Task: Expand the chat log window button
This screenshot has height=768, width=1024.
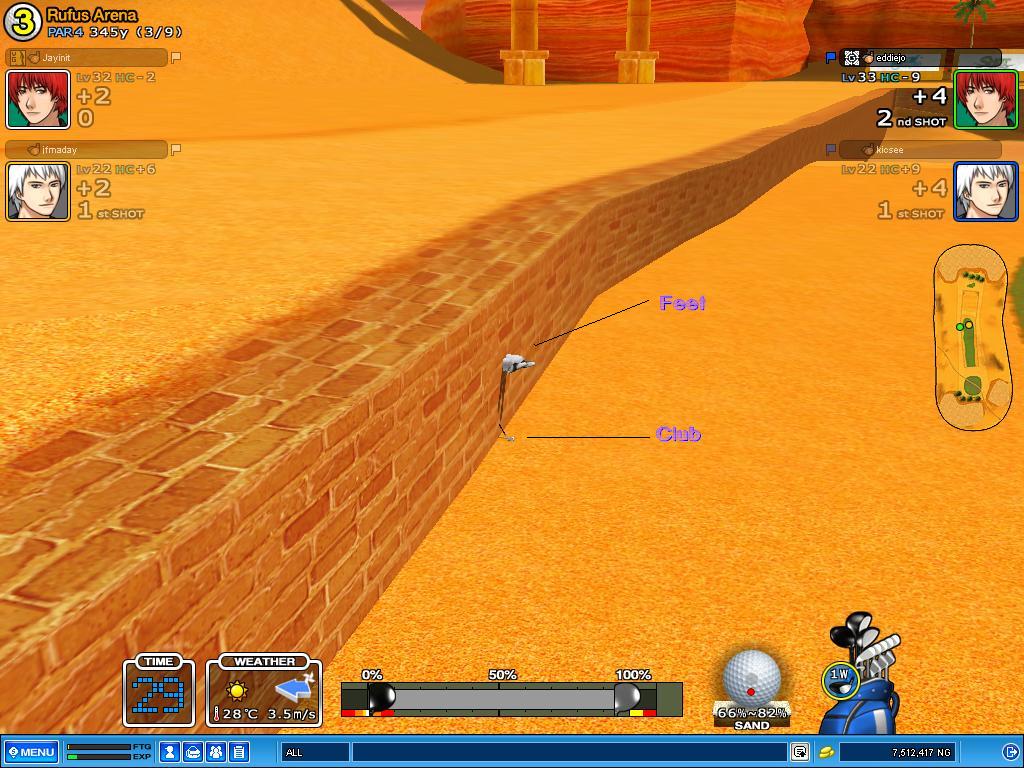Action: click(800, 752)
